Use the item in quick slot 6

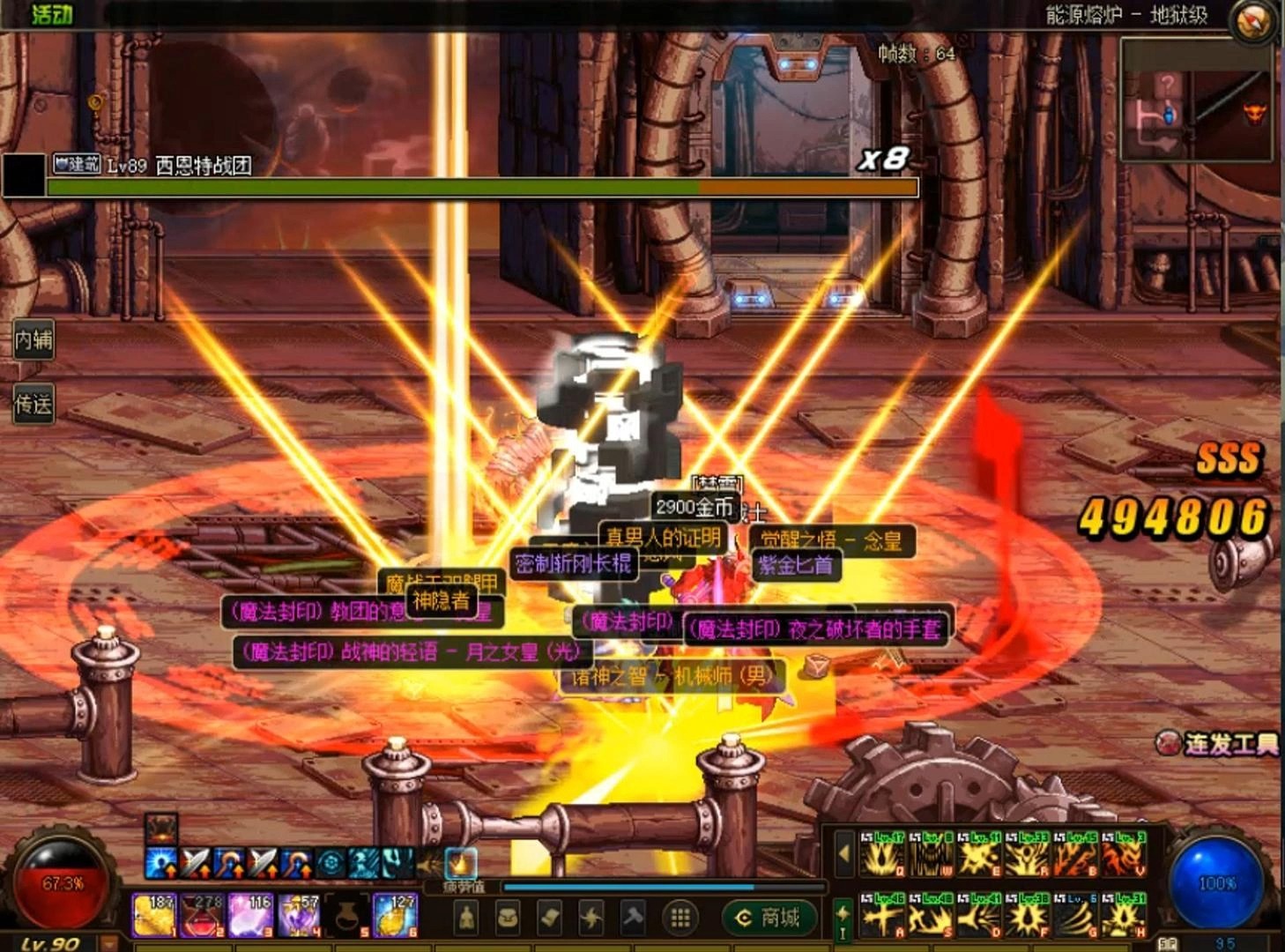tap(395, 914)
